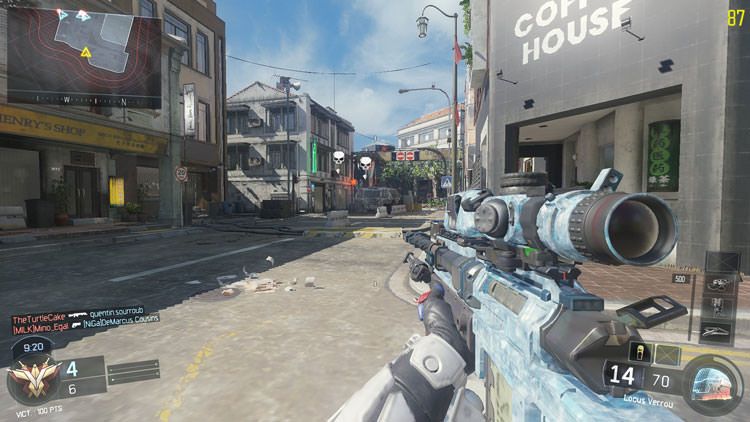The width and height of the screenshot is (750, 422).
Task: Select the yellow player arrow on the minimap
Action: [x=87, y=51]
